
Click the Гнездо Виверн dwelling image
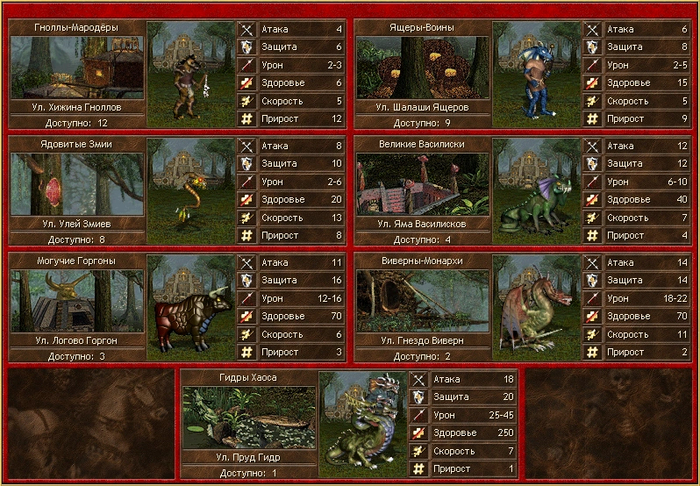pyautogui.click(x=422, y=300)
